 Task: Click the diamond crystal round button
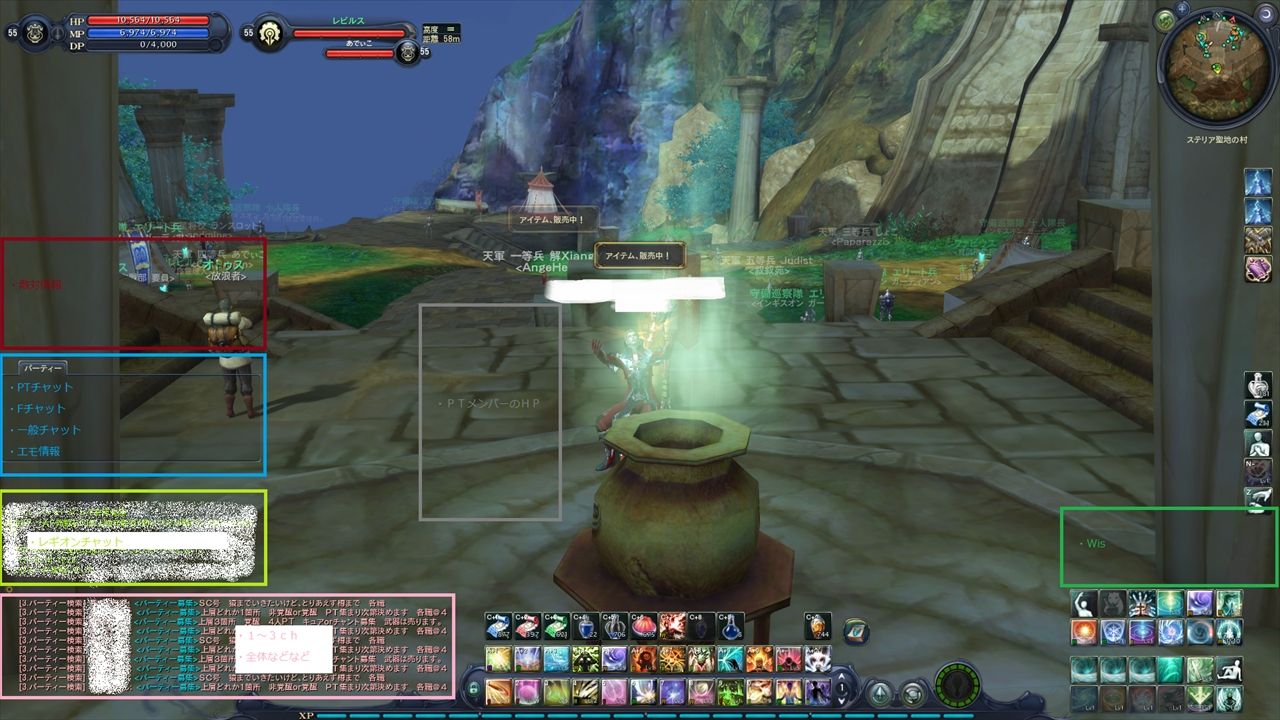tap(880, 692)
